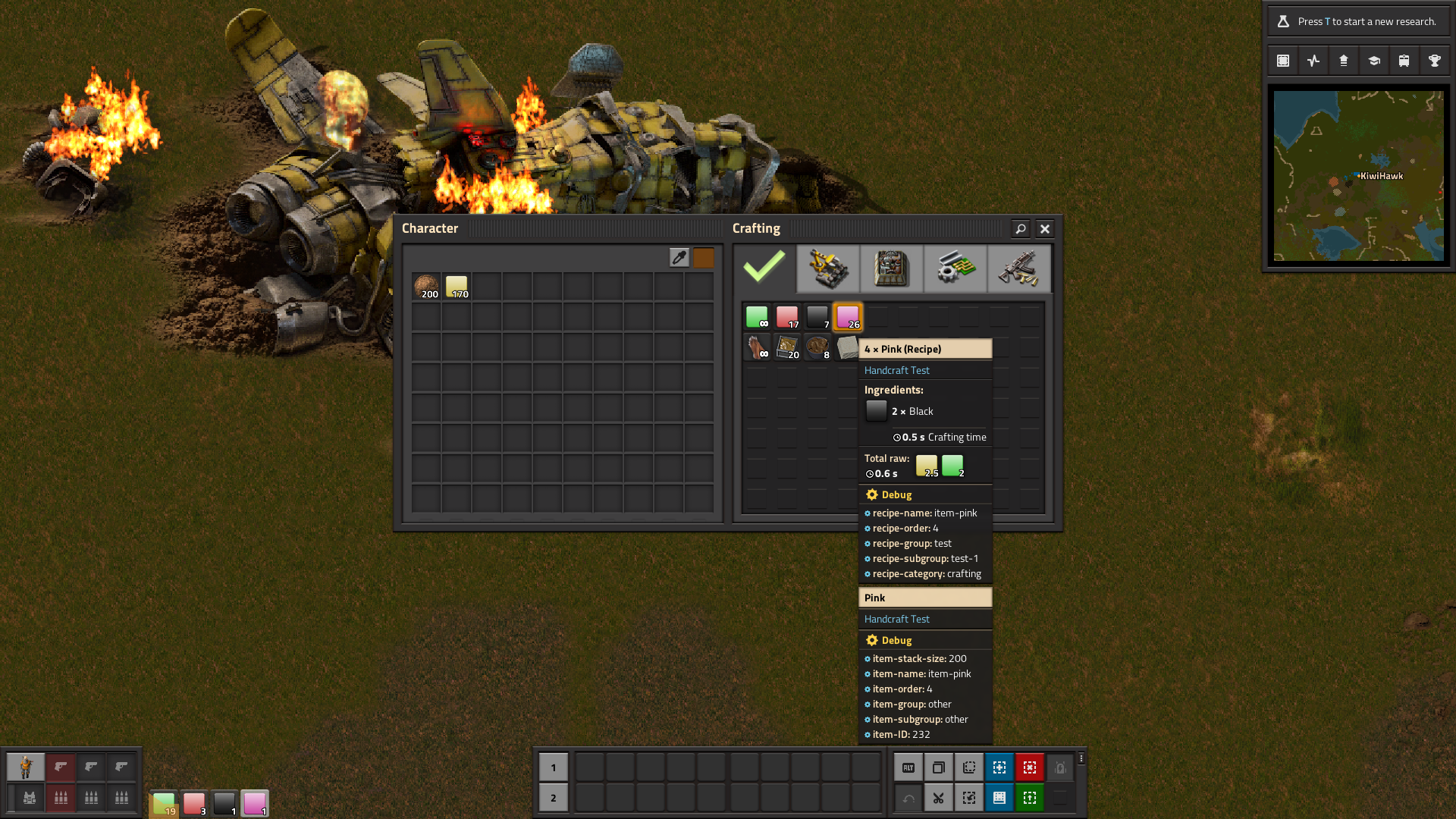This screenshot has height=819, width=1456.
Task: Open the crafting search box
Action: tap(1021, 228)
